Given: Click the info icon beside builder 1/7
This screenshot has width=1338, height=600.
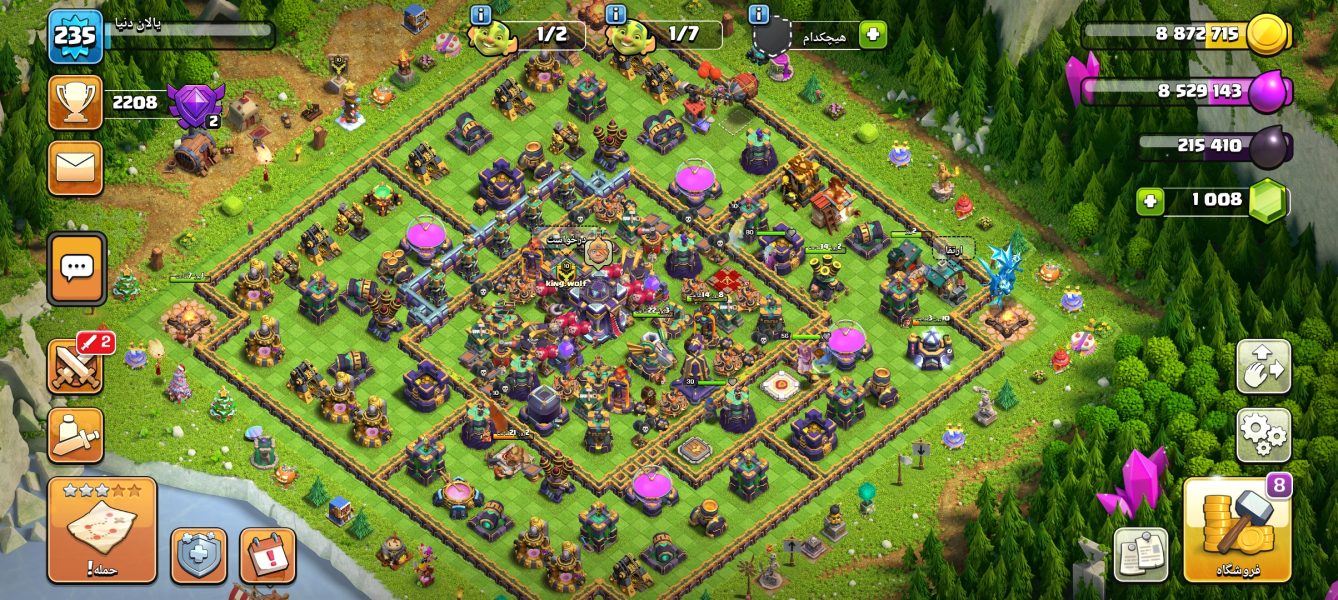Looking at the screenshot, I should pos(615,15).
